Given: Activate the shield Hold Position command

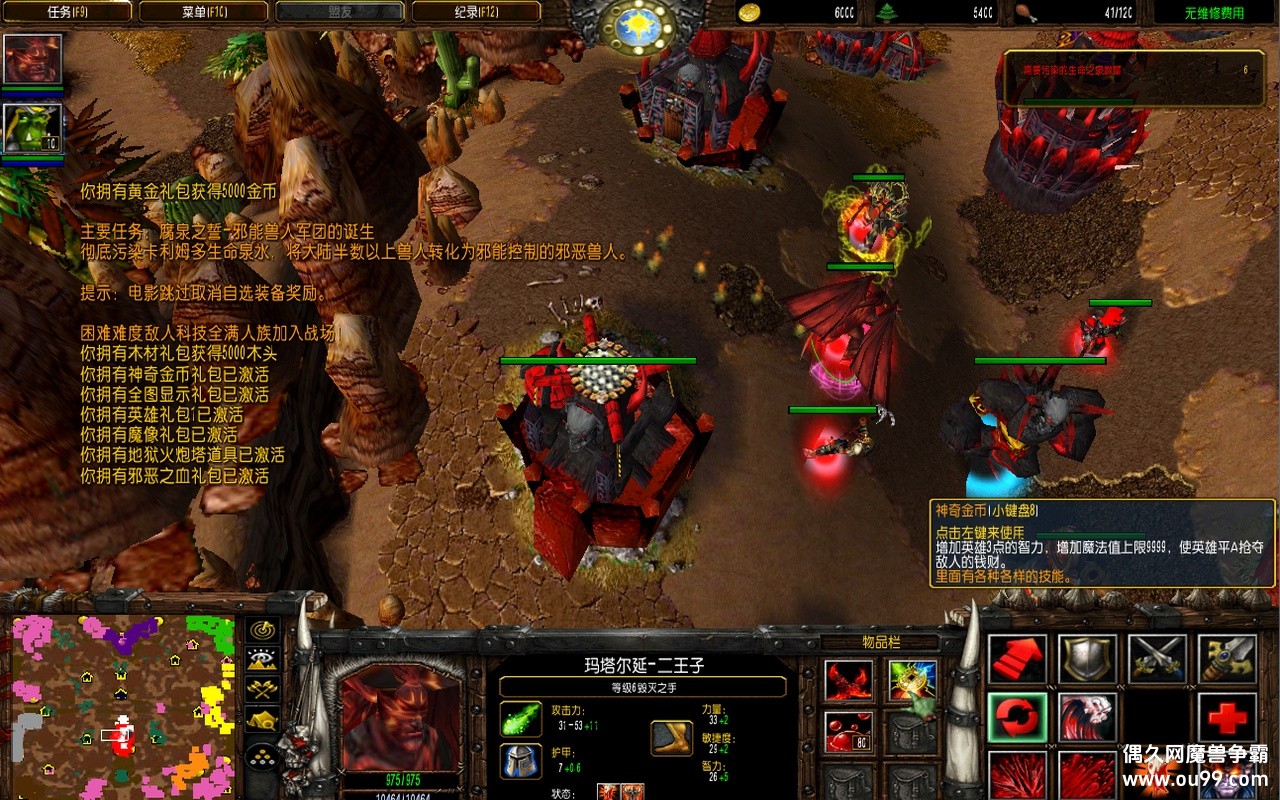Looking at the screenshot, I should pyautogui.click(x=1088, y=660).
